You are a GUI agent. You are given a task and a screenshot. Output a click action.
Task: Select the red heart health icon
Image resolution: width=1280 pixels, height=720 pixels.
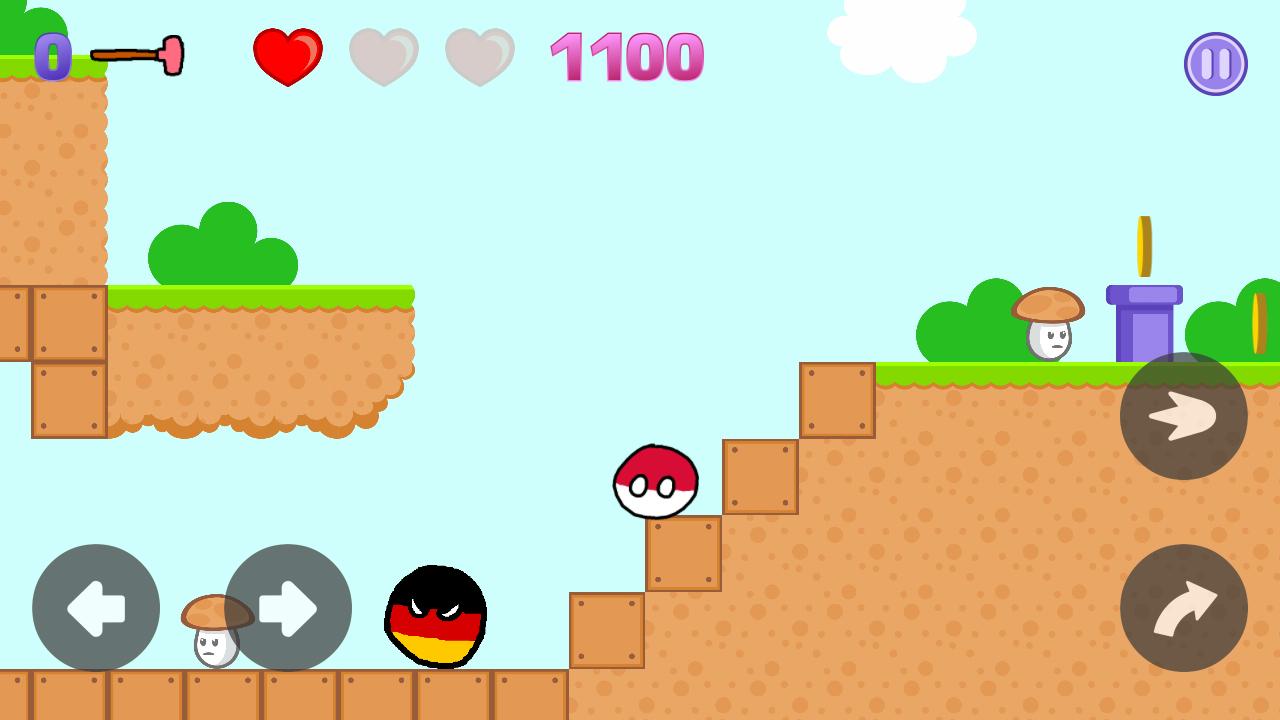point(288,55)
